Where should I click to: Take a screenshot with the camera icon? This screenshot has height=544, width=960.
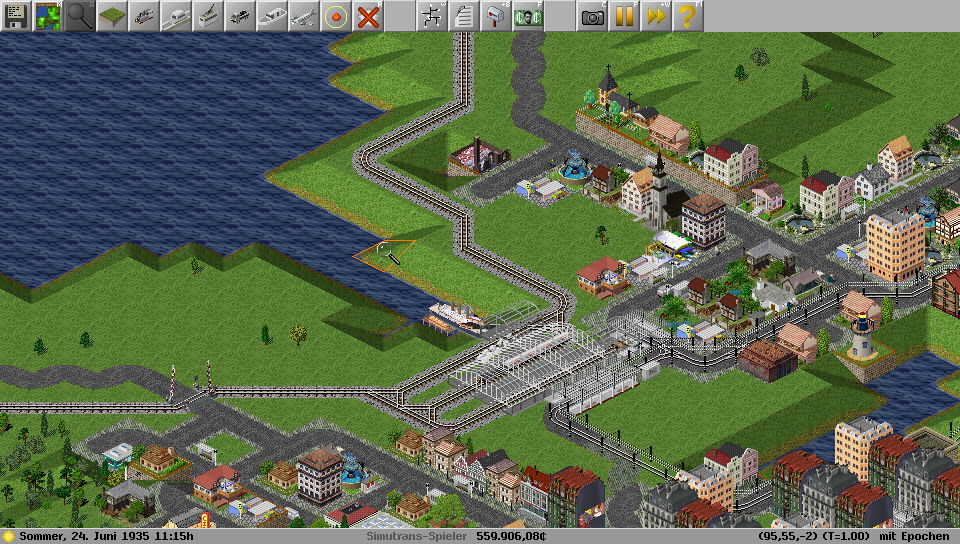pos(592,16)
